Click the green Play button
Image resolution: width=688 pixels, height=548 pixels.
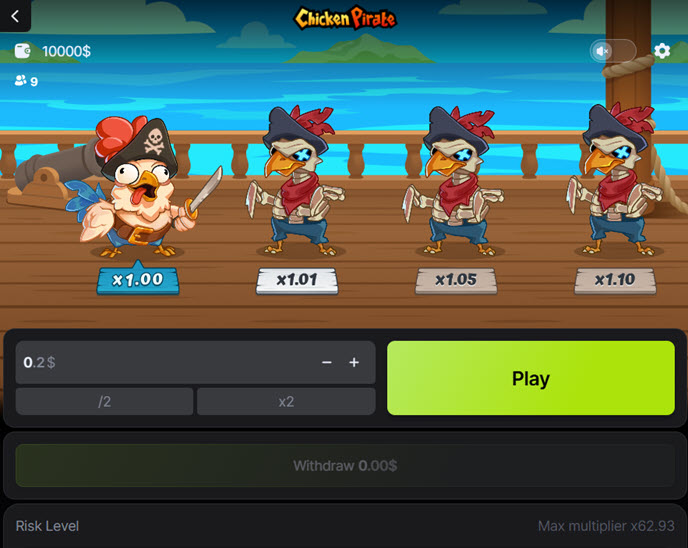(x=530, y=378)
